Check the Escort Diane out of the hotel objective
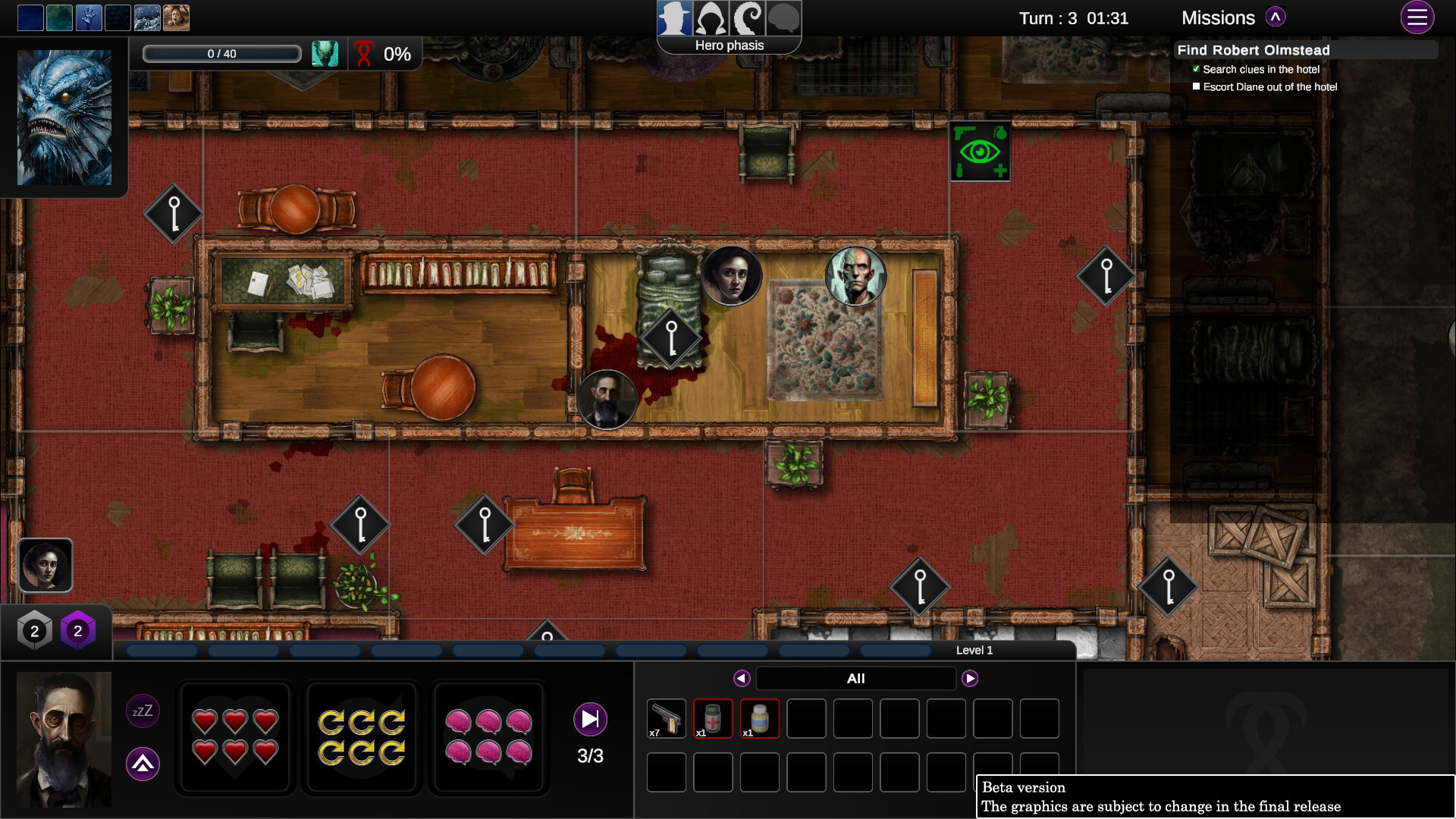 point(1197,86)
